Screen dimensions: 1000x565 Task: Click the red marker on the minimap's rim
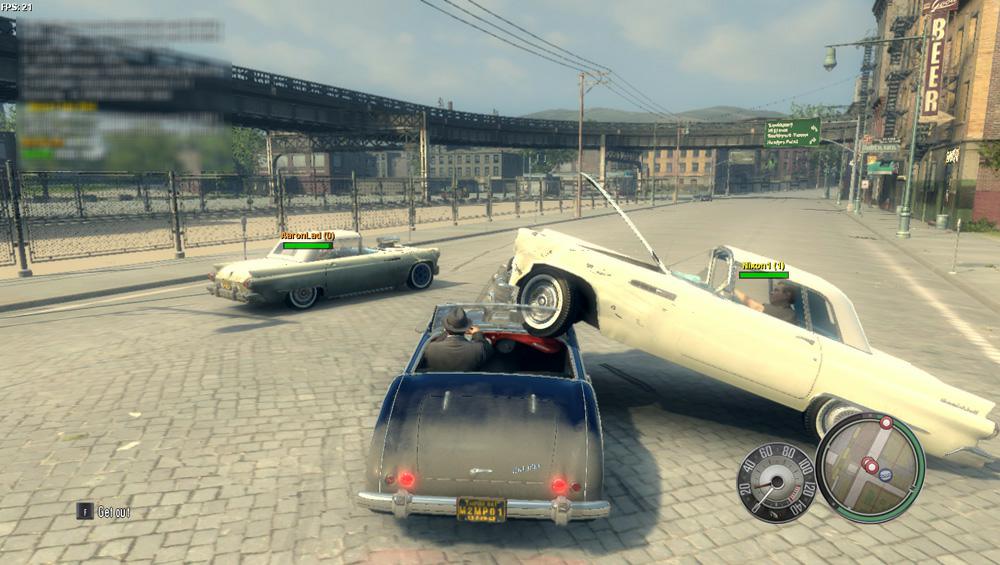point(886,423)
